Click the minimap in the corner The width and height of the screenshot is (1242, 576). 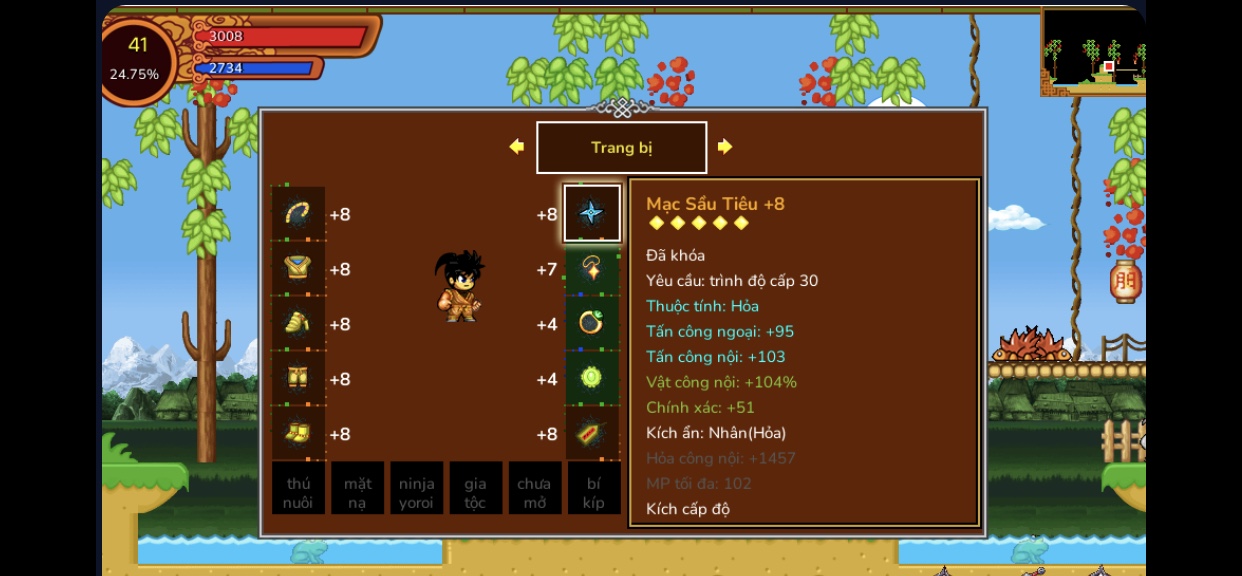click(1092, 52)
